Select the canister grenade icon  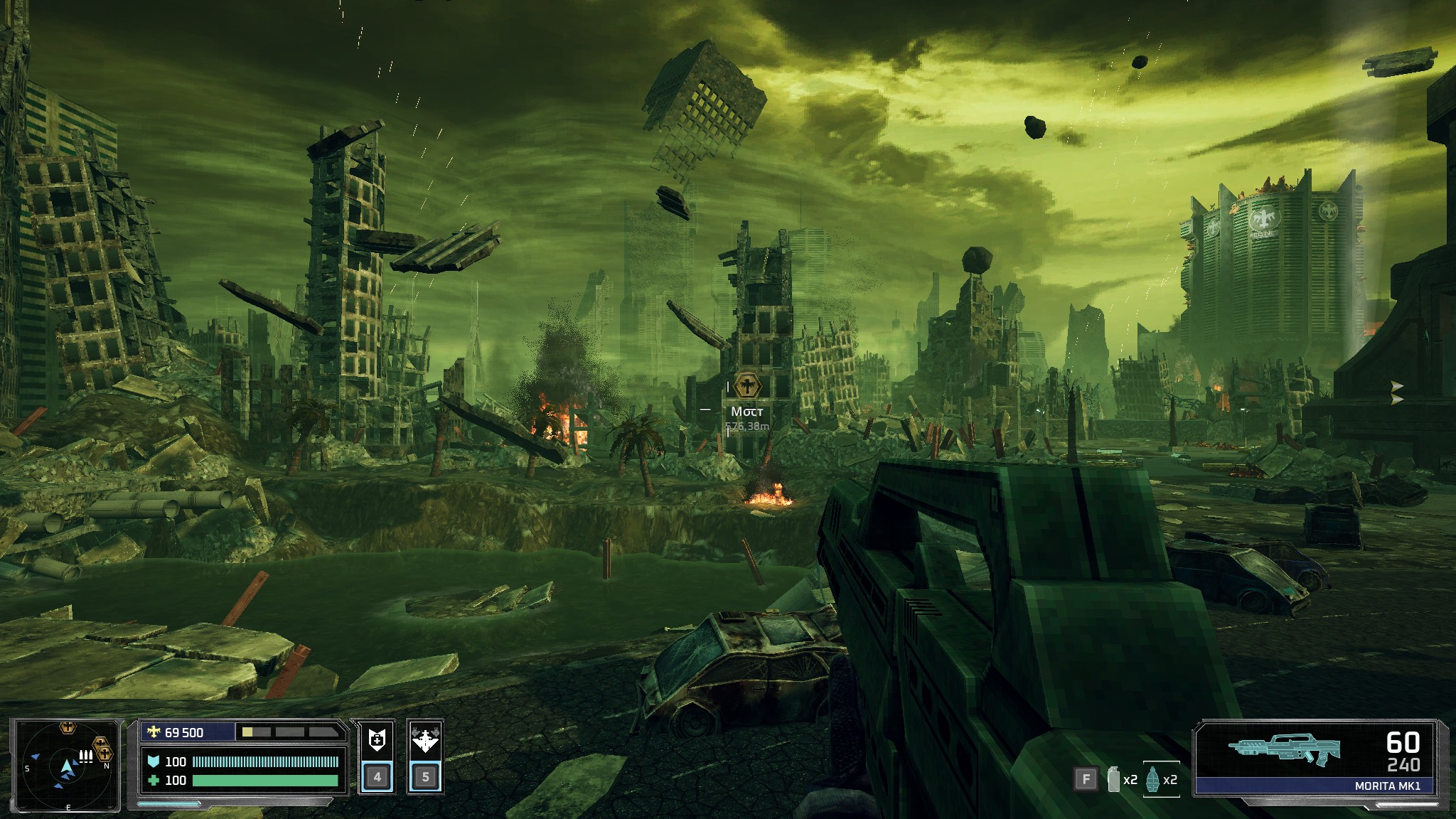[1113, 779]
